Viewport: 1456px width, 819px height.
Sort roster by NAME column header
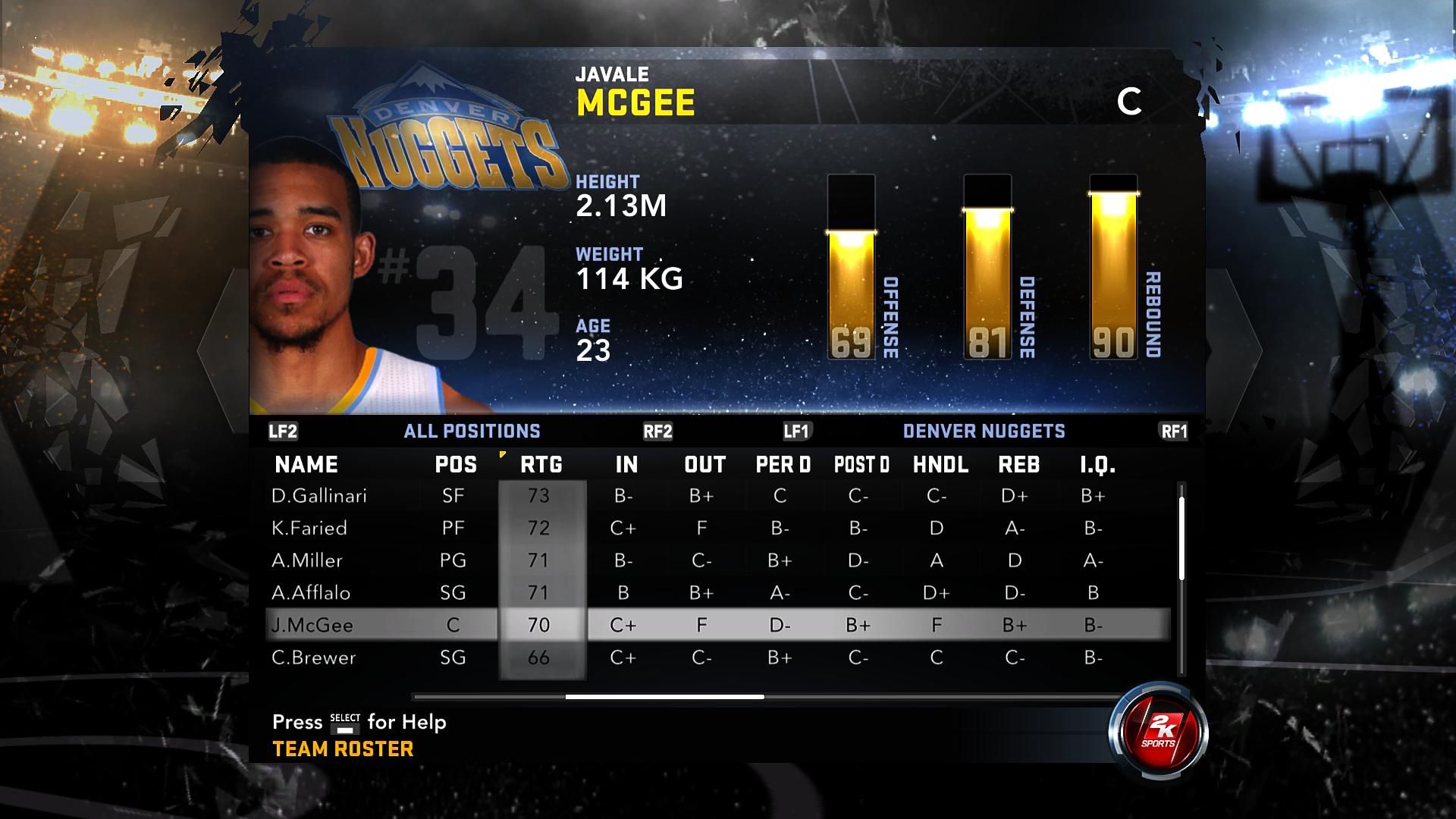point(306,465)
